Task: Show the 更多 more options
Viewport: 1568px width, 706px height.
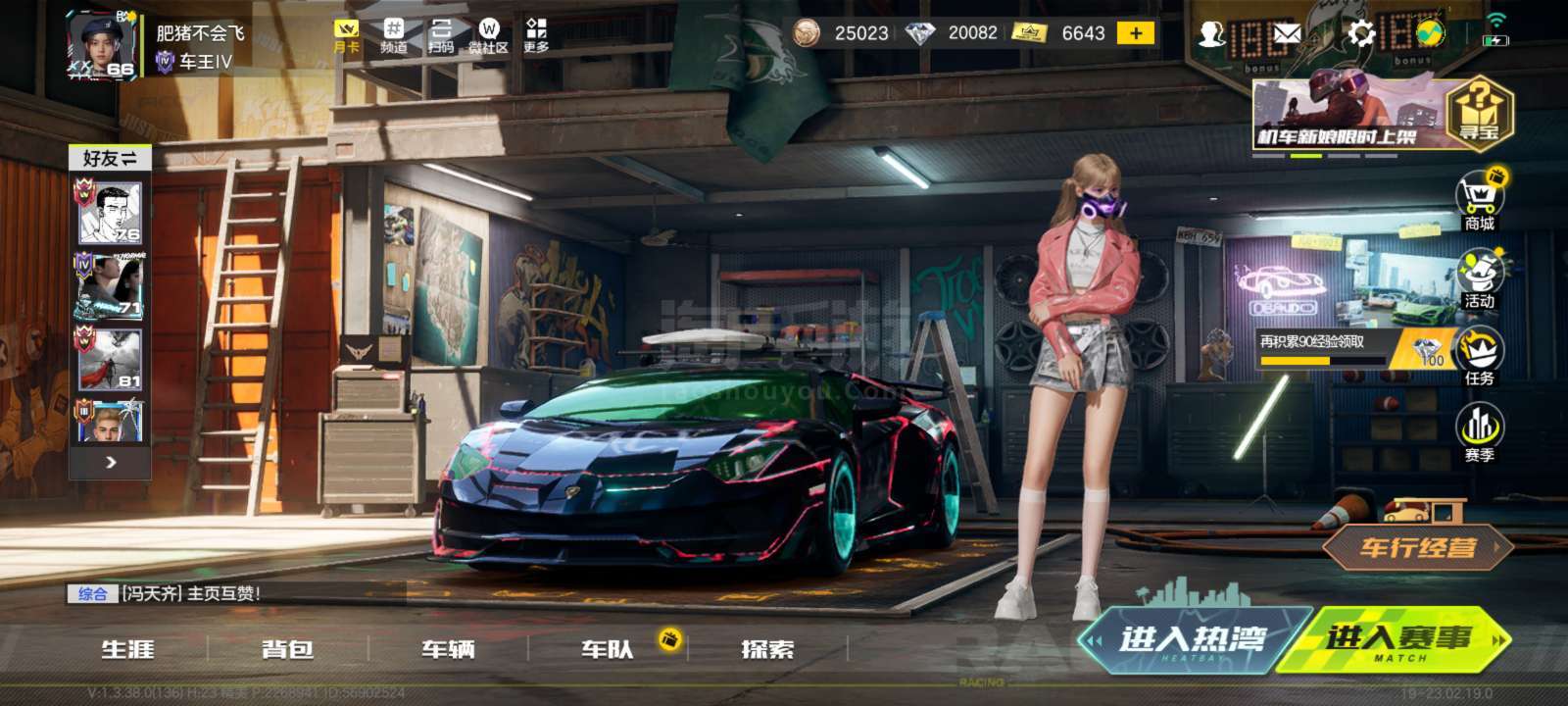Action: pyautogui.click(x=536, y=35)
